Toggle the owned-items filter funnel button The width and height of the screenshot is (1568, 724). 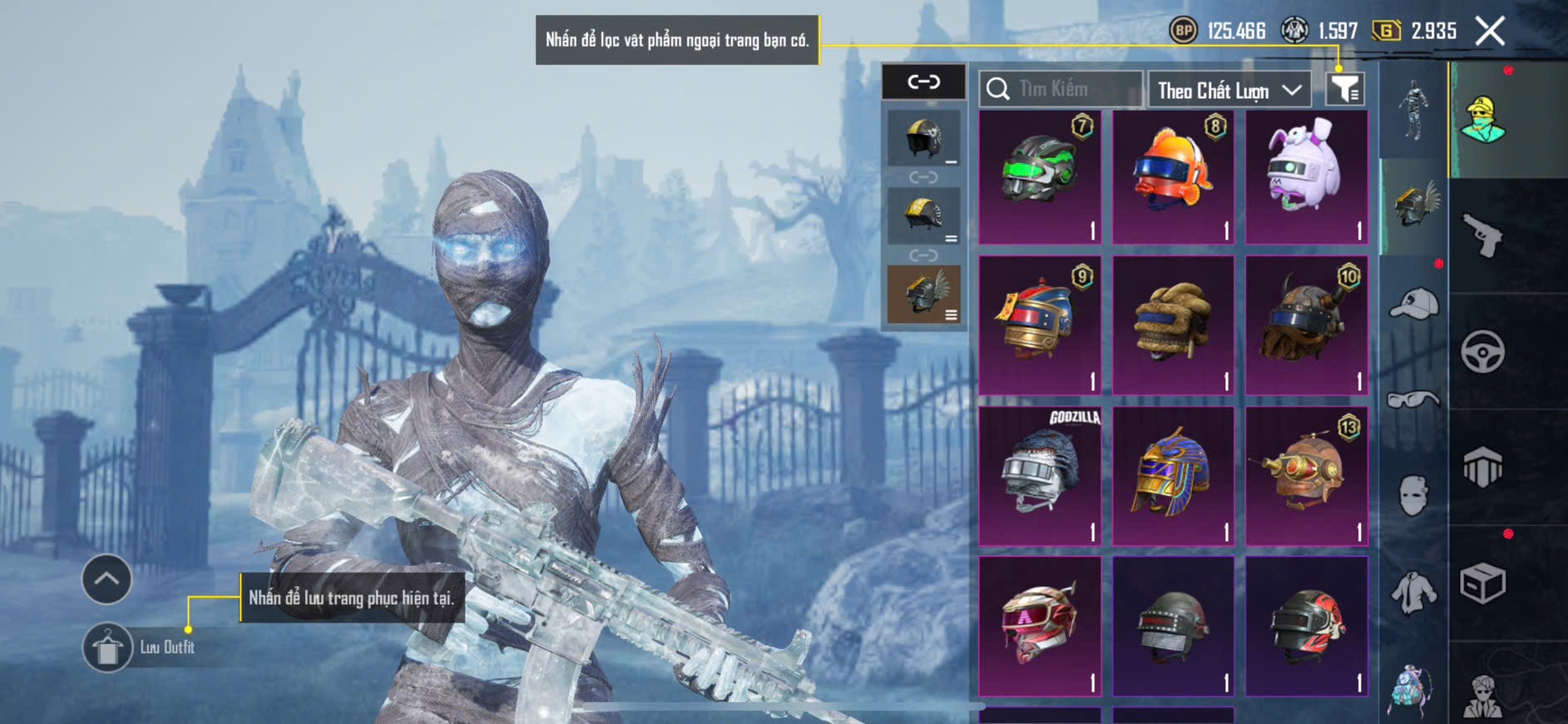coord(1344,88)
